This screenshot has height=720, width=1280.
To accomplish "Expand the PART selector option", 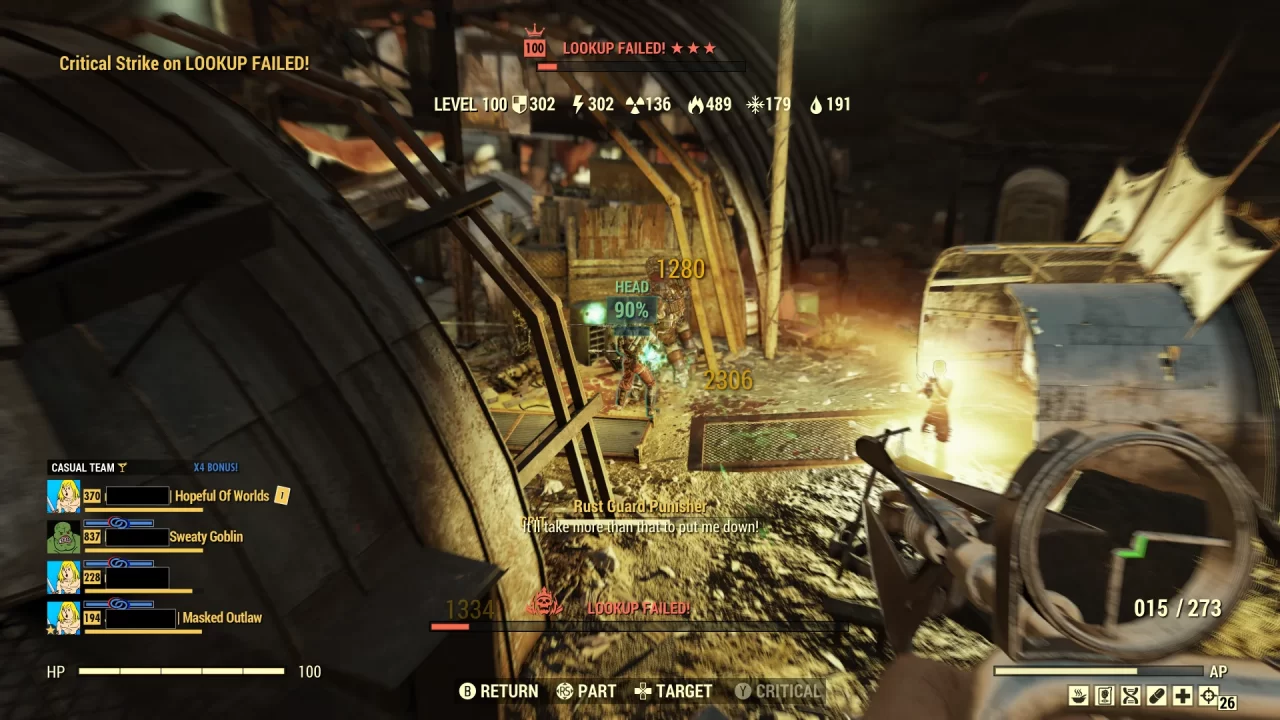I will point(586,691).
